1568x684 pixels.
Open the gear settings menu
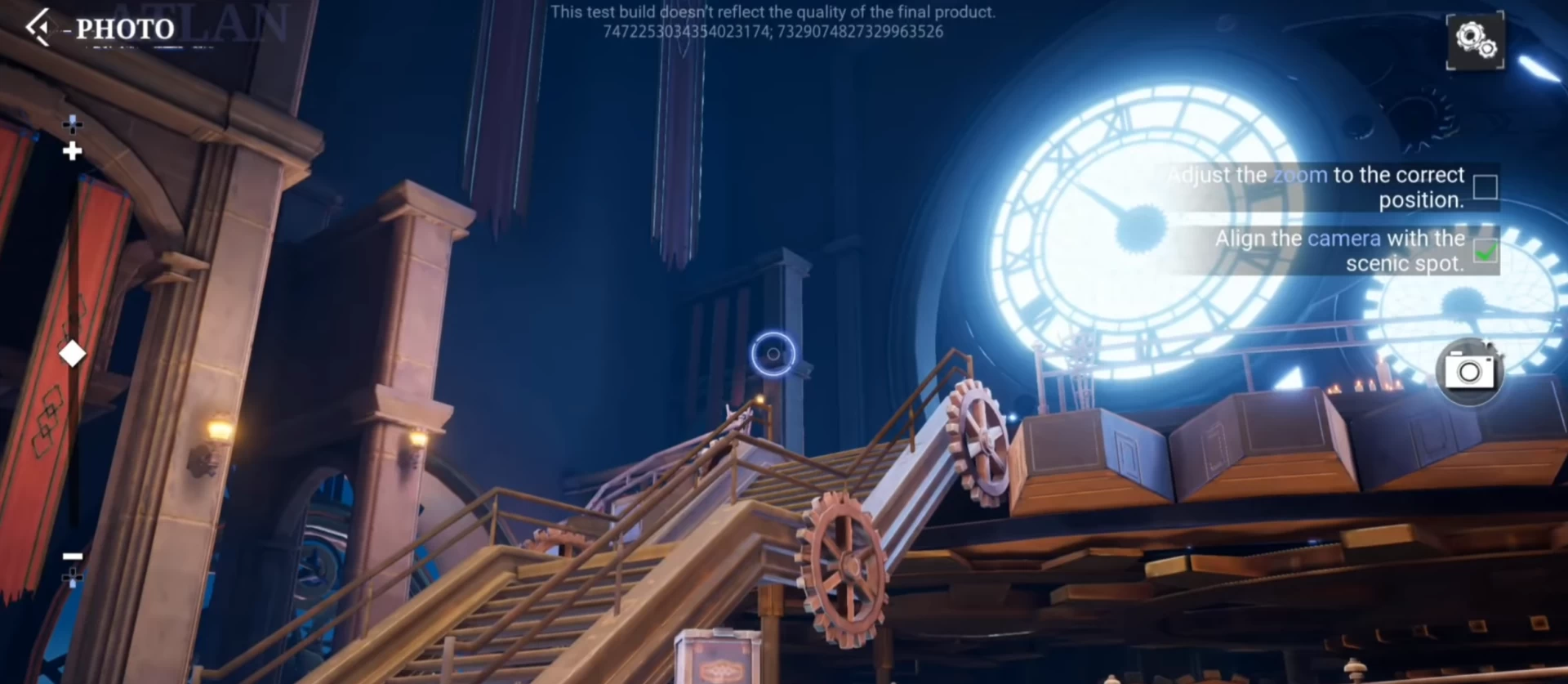(x=1475, y=40)
